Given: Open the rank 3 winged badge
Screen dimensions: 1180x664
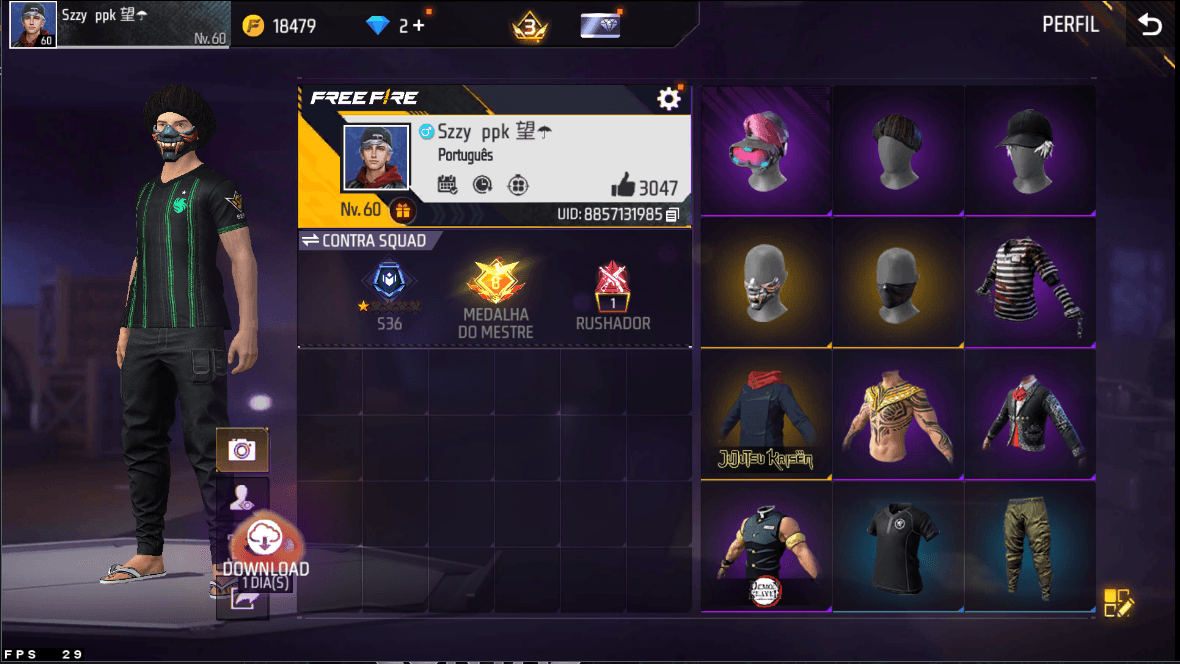Looking at the screenshot, I should [529, 26].
